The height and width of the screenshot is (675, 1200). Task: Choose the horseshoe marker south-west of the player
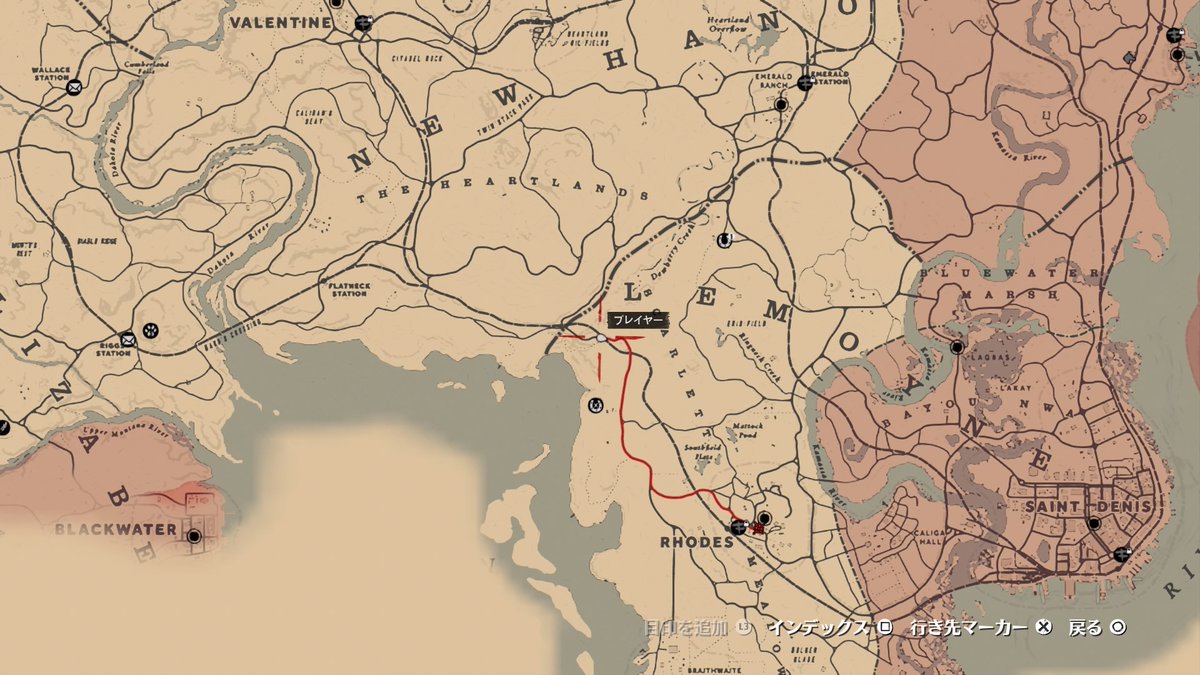(x=596, y=405)
